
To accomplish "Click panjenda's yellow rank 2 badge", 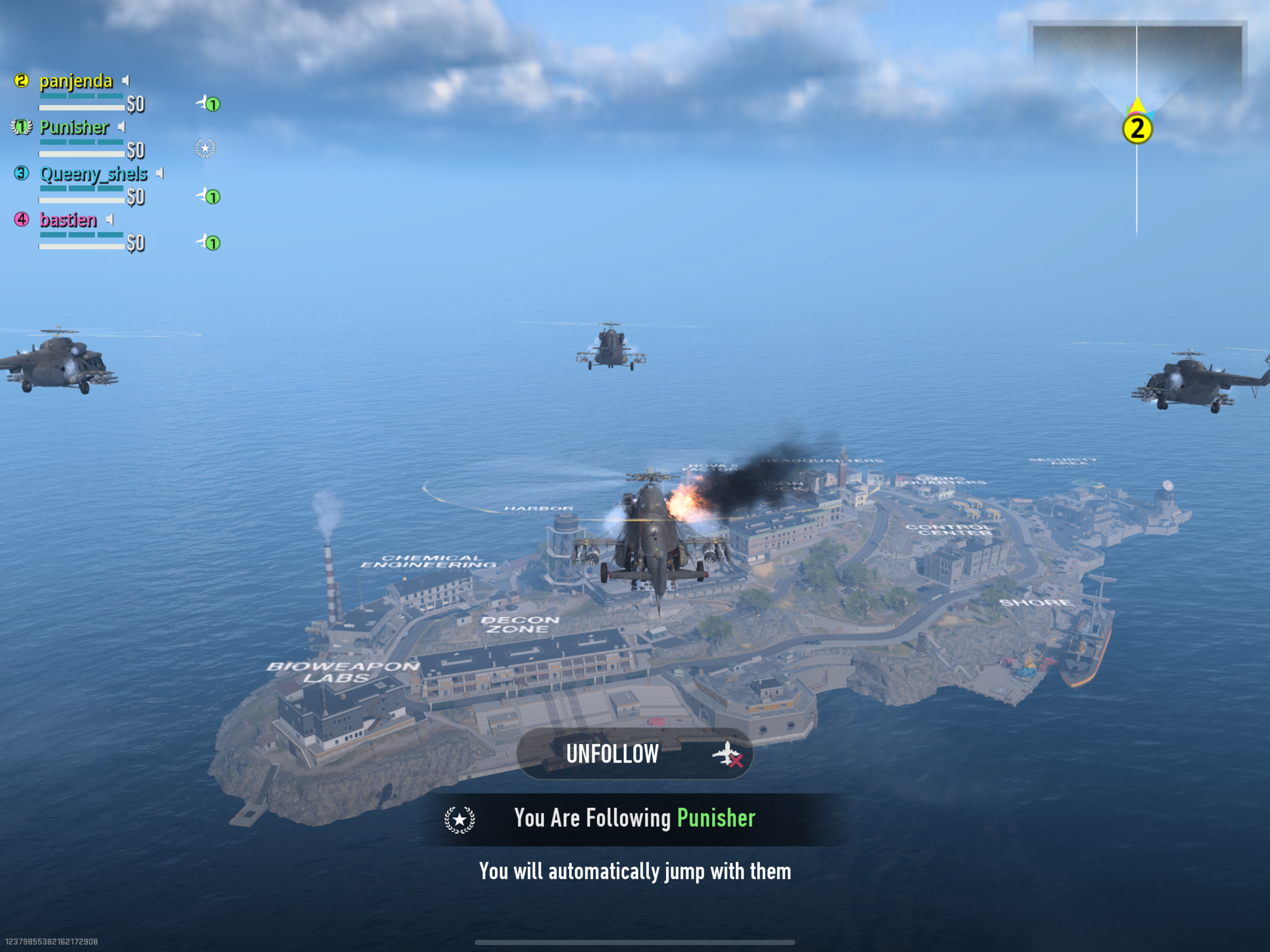I will point(22,81).
